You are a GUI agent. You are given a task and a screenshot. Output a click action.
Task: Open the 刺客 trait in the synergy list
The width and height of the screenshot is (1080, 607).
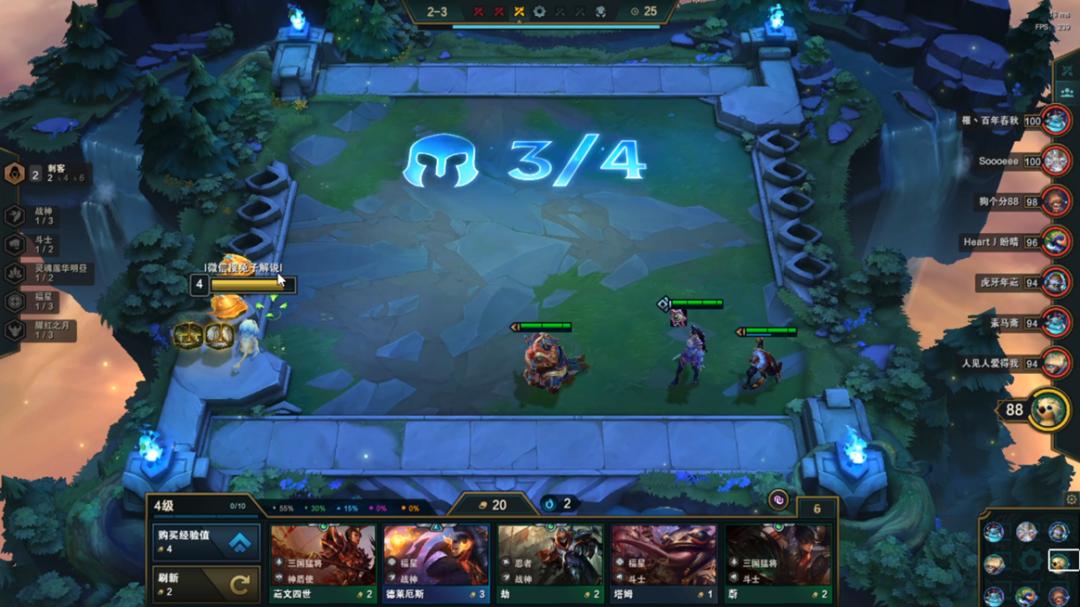pyautogui.click(x=40, y=174)
